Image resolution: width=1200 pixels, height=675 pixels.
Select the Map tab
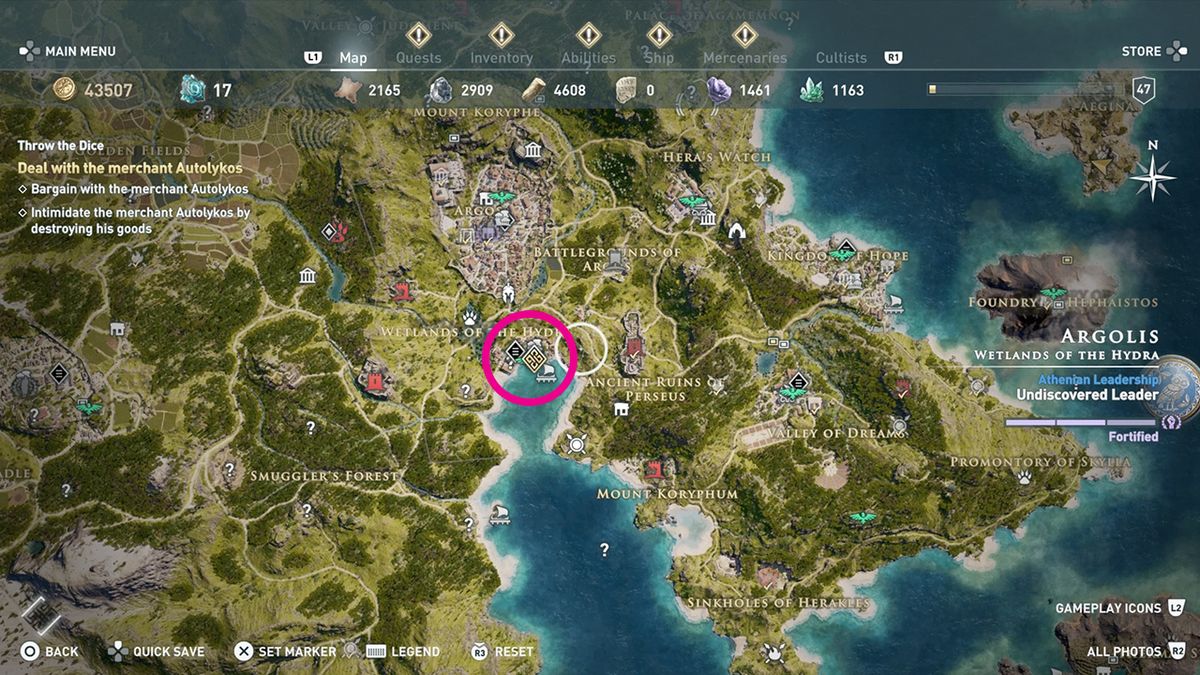tap(353, 58)
